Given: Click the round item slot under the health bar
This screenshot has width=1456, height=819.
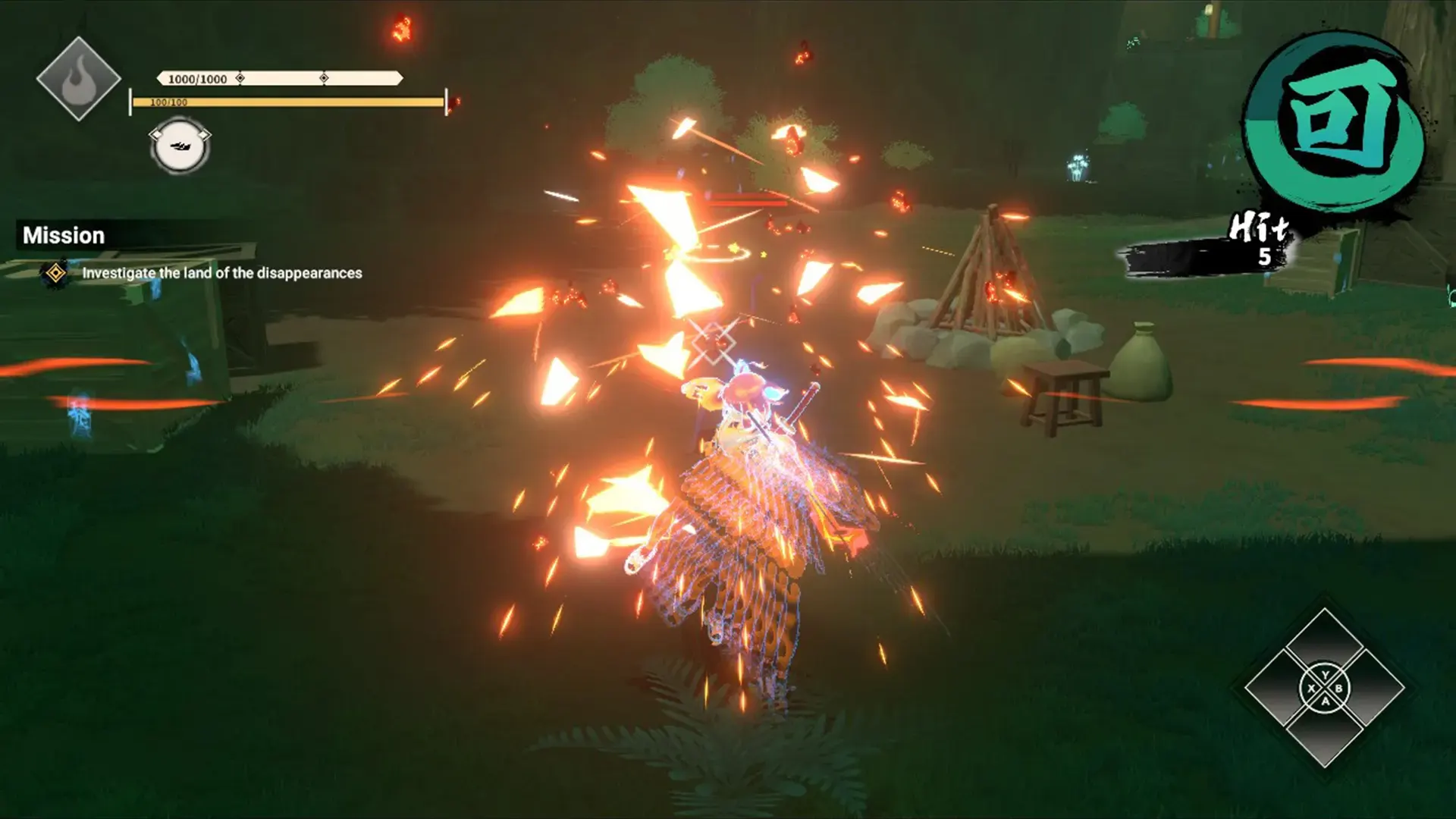Looking at the screenshot, I should coord(180,146).
